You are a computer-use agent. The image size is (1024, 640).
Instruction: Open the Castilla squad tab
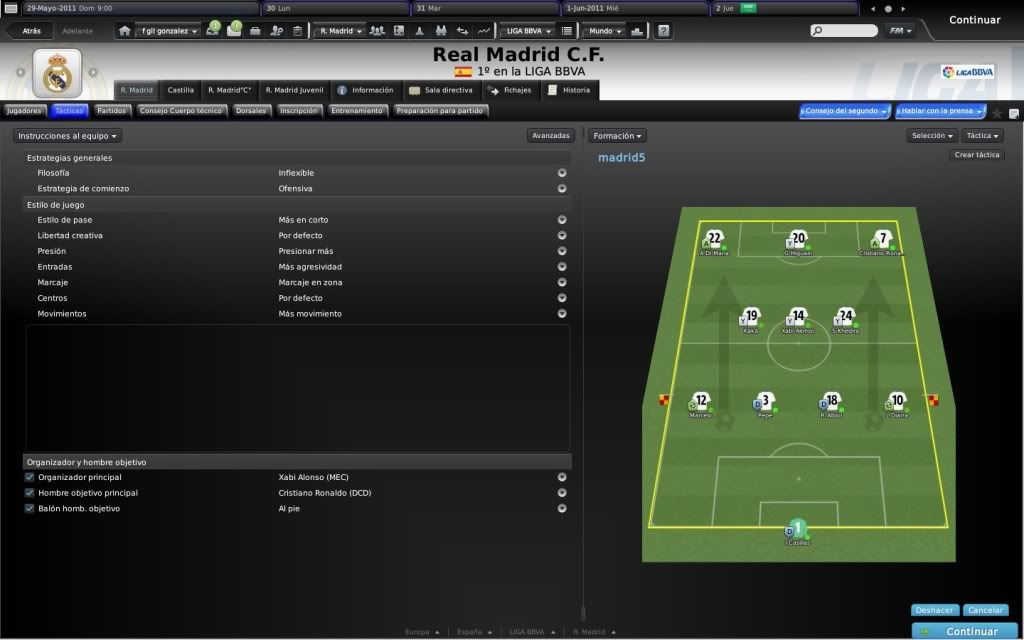tap(181, 90)
